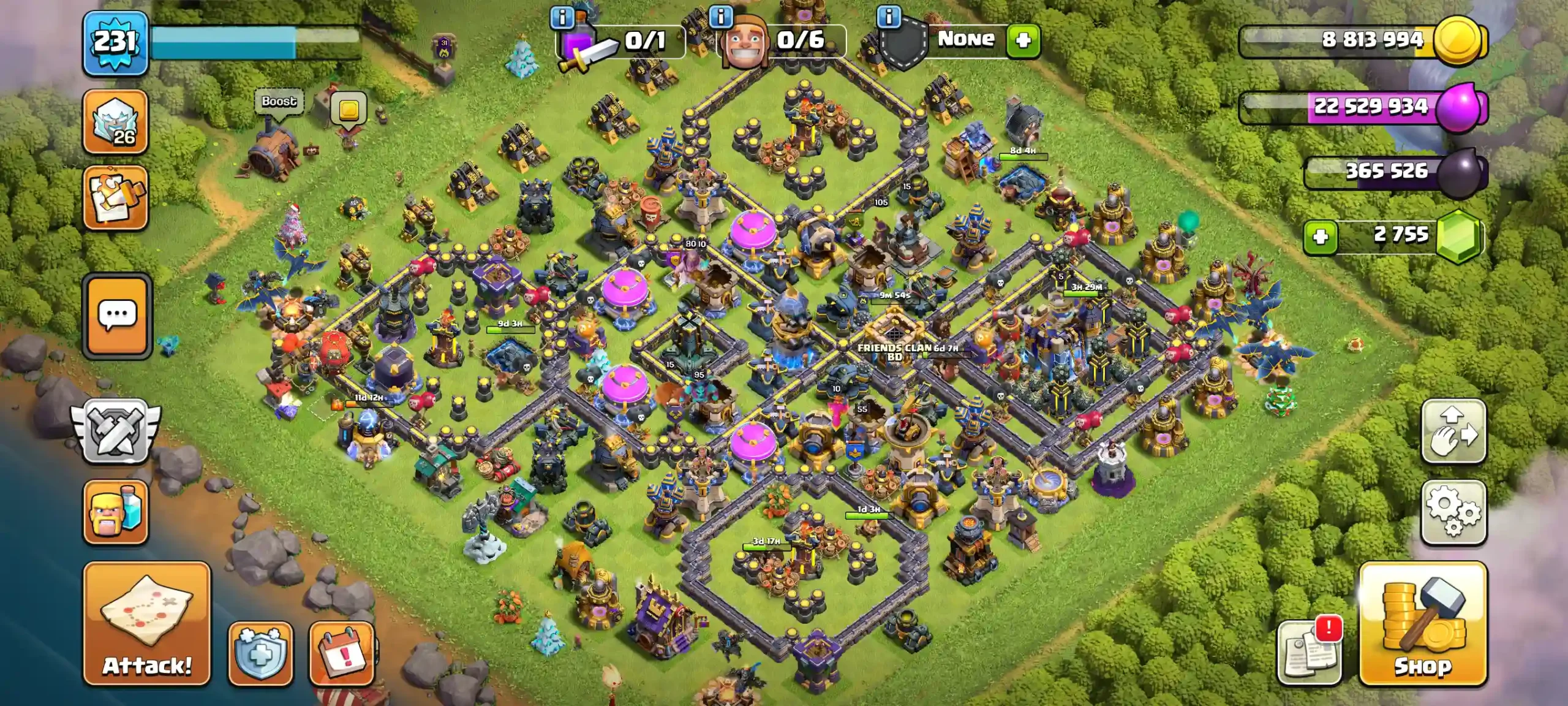Image resolution: width=1568 pixels, height=706 pixels.
Task: Open the notes with red alert badge
Action: [1310, 653]
